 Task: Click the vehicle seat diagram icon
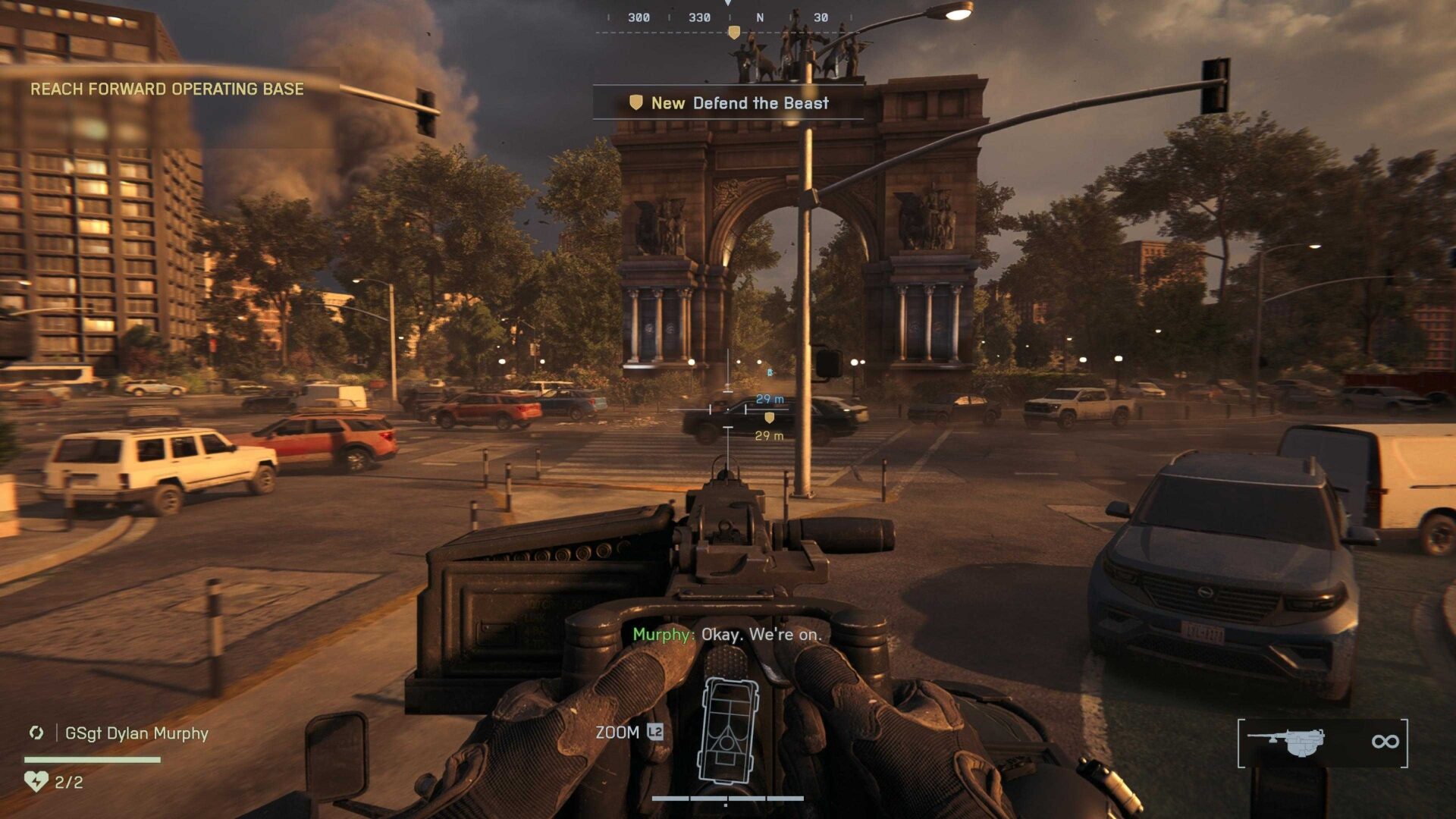(x=729, y=731)
